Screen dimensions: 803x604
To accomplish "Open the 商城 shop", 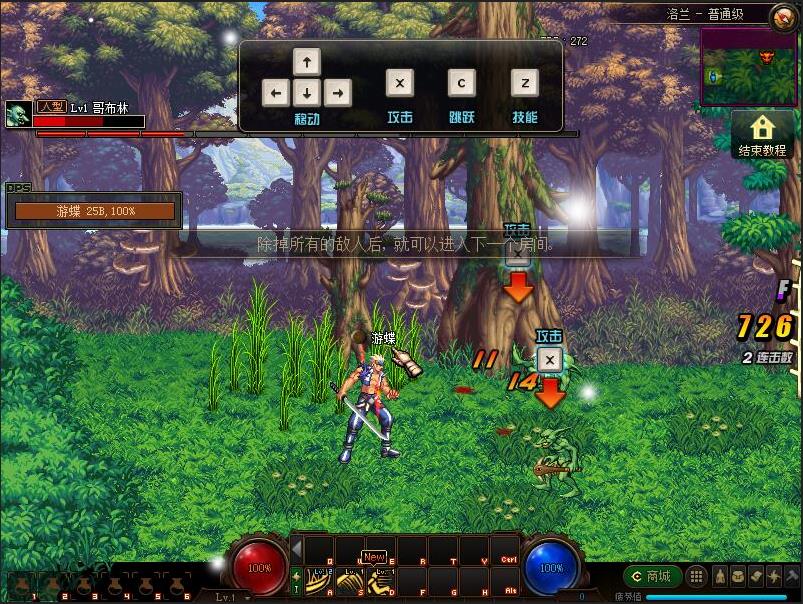I will 652,576.
